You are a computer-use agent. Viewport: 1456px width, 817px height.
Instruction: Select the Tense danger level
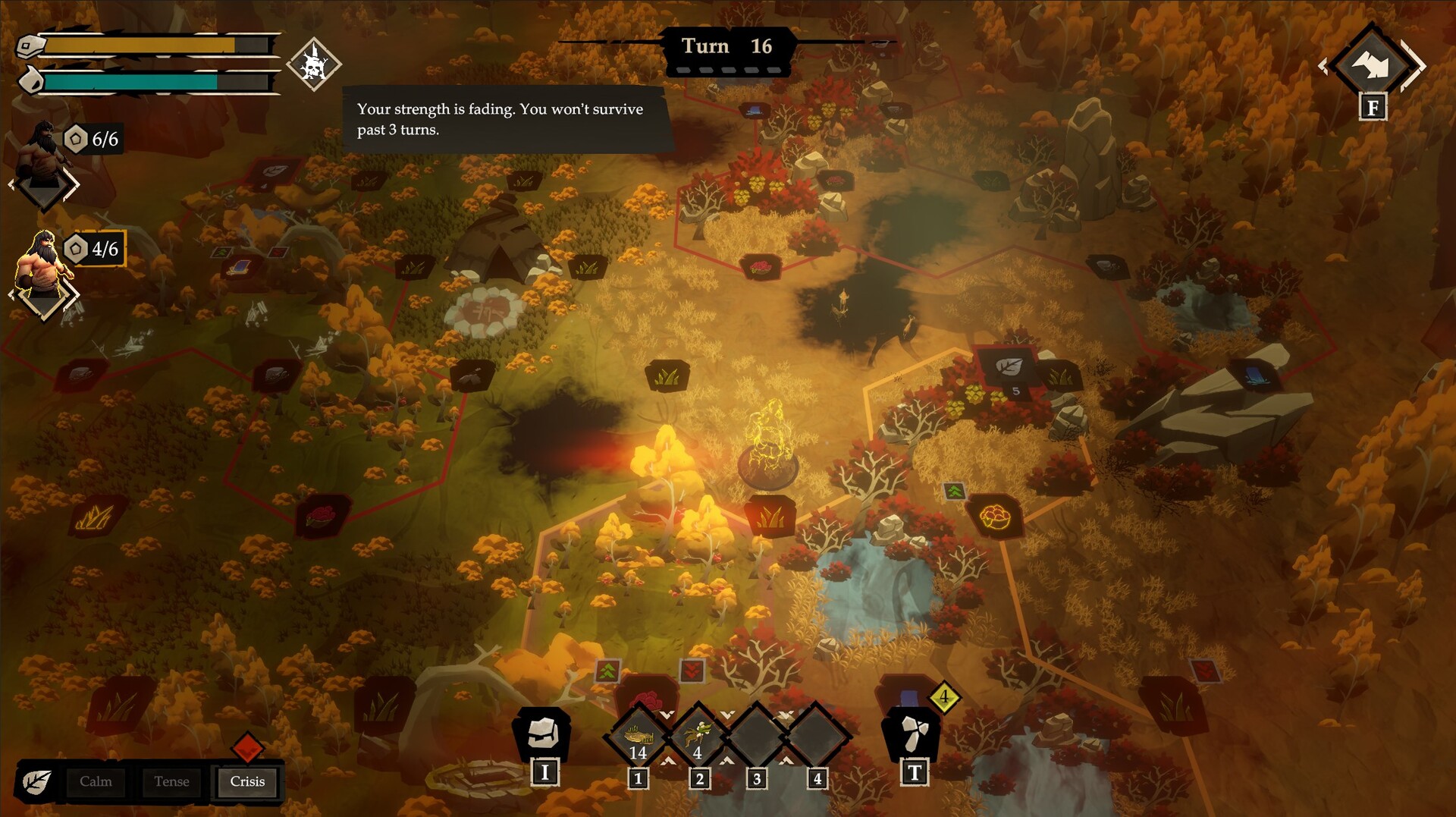coord(171,782)
